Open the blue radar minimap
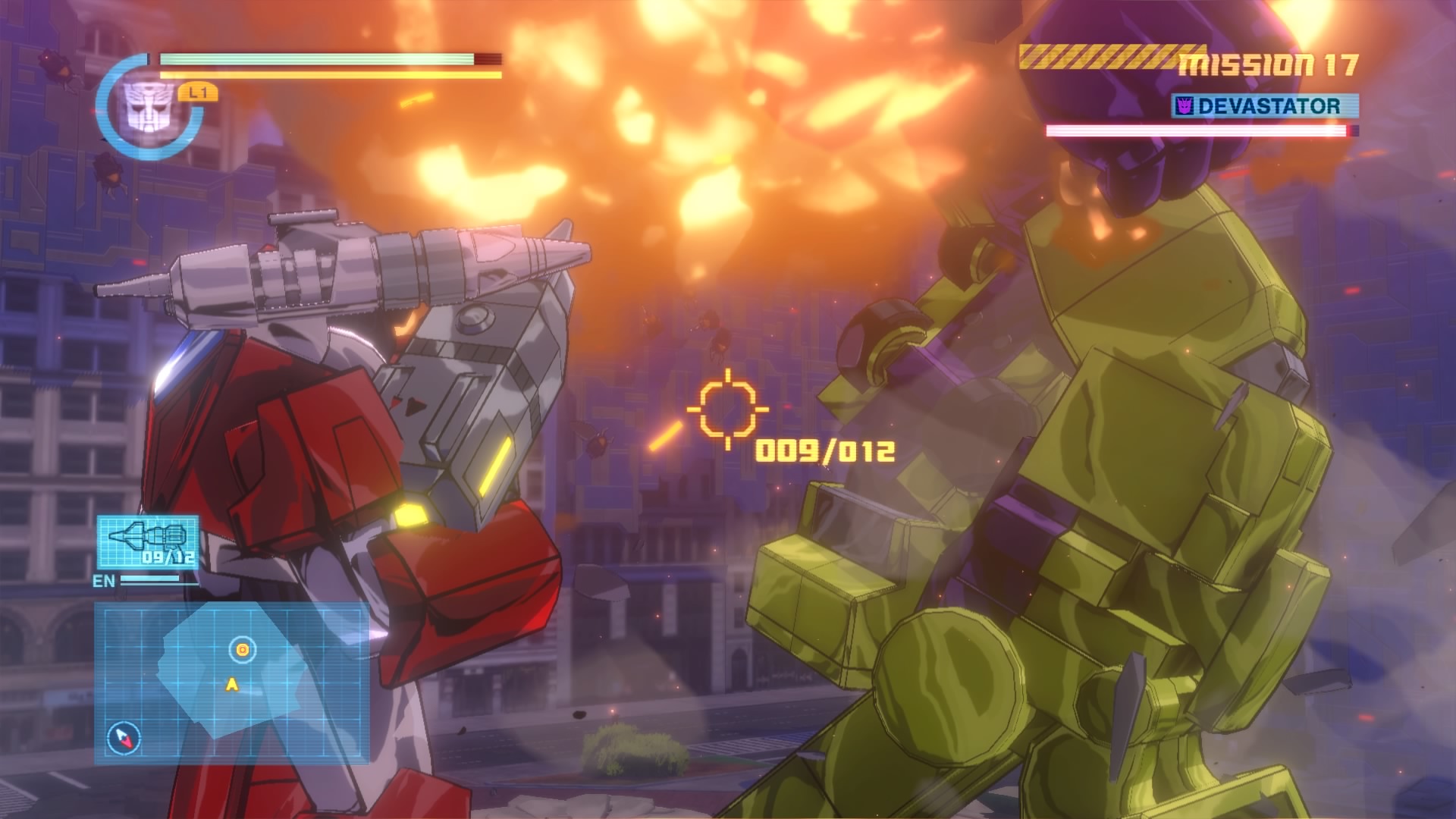 [231, 682]
